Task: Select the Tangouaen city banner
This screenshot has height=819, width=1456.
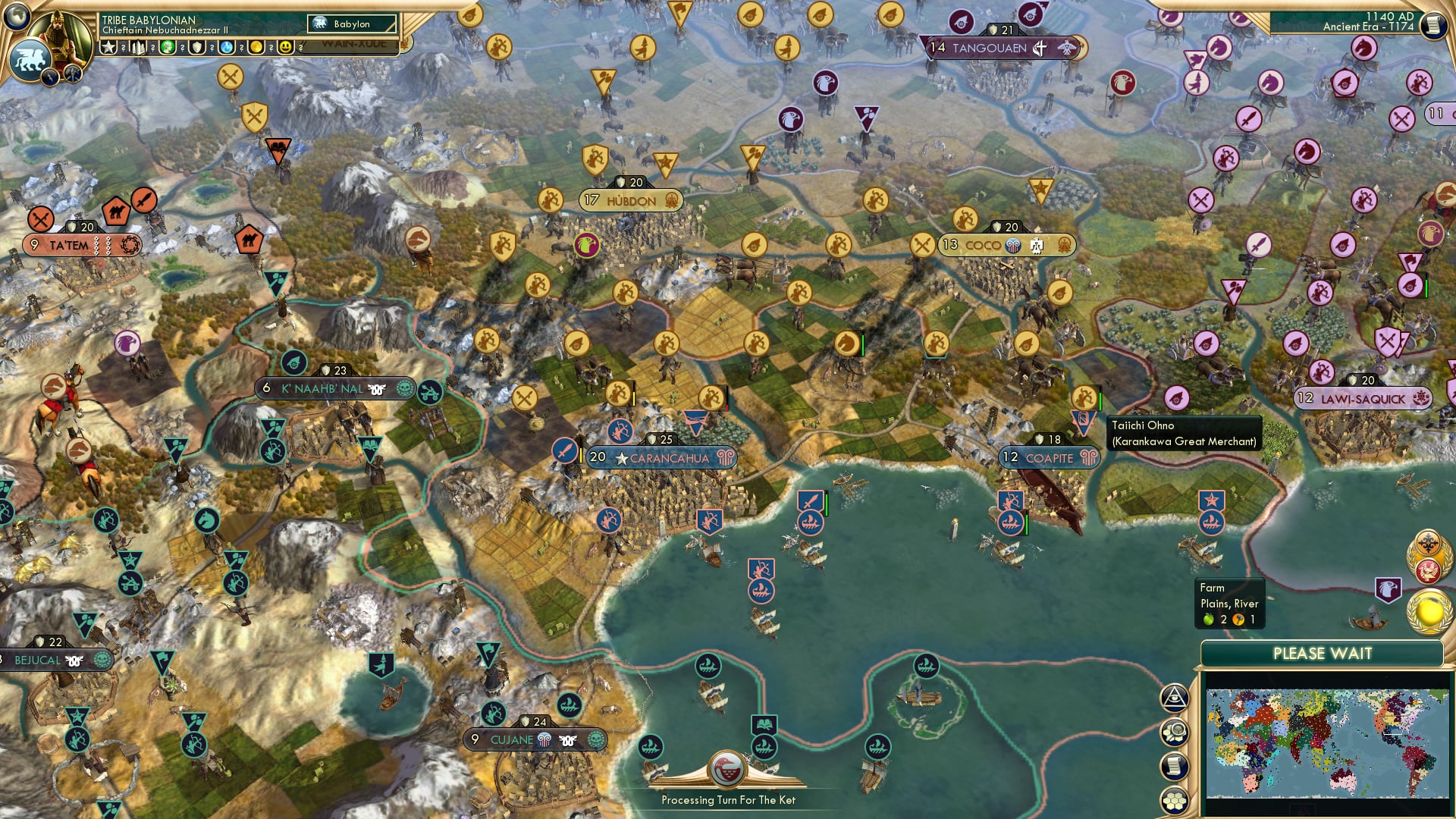Action: 991,47
